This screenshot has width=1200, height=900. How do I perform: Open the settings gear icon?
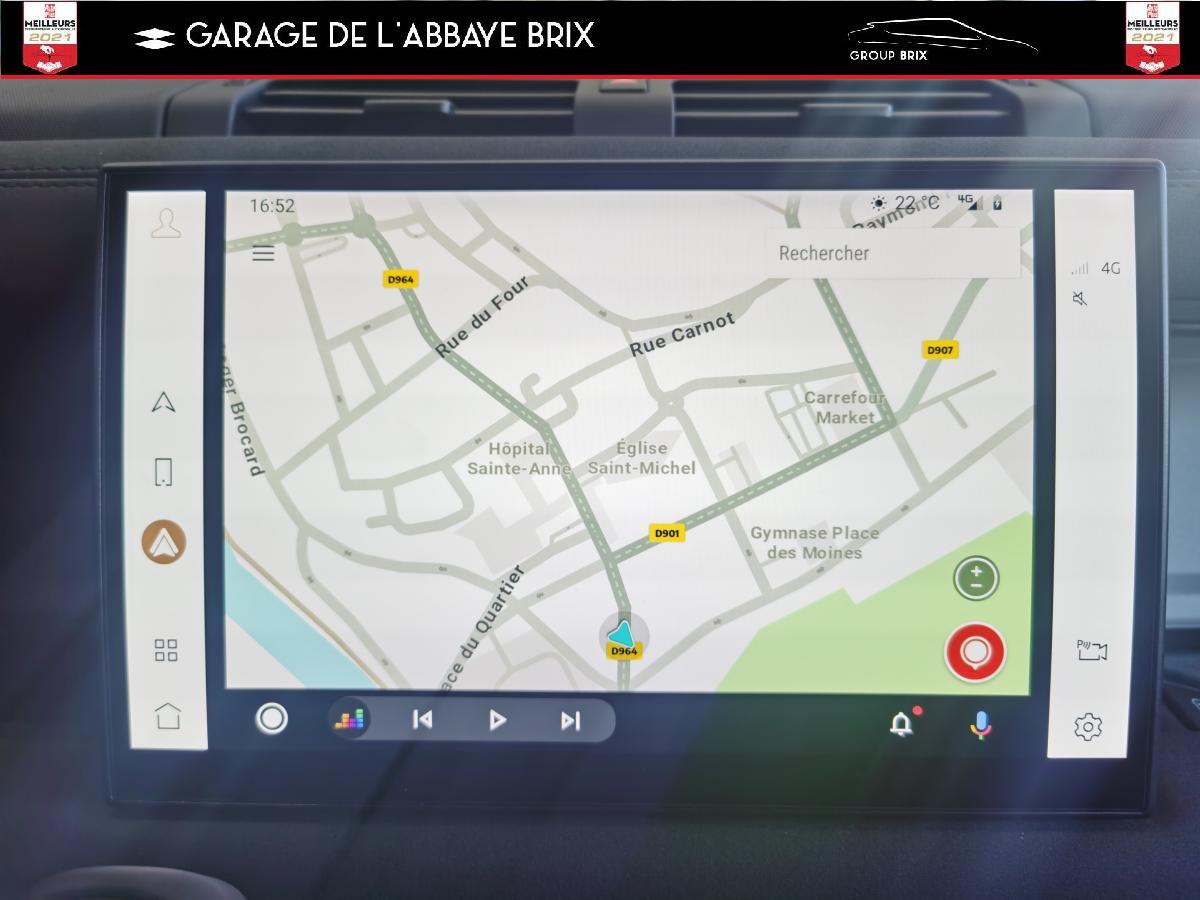pos(1088,727)
